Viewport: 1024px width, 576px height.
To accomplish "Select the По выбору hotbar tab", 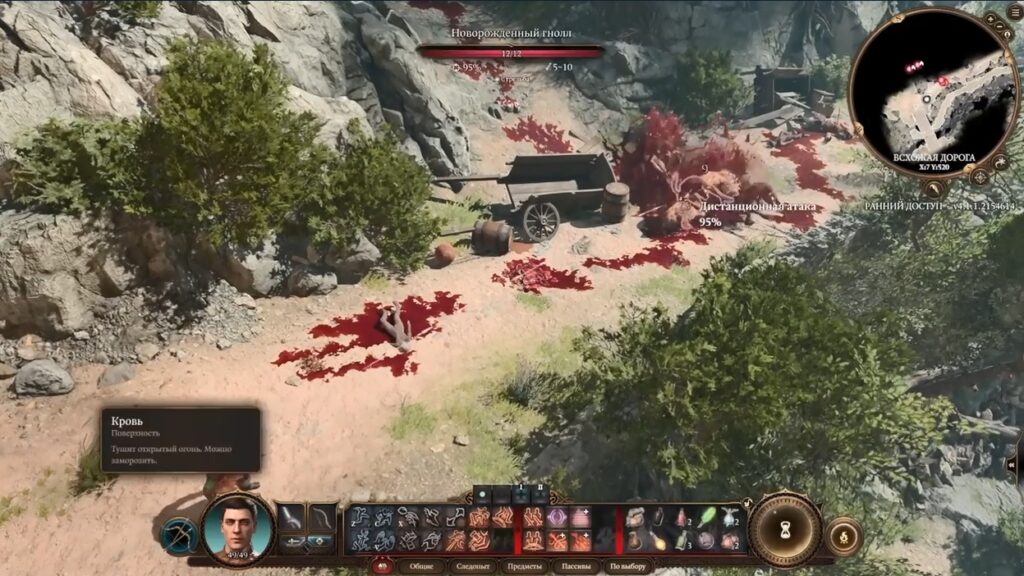I will click(630, 567).
